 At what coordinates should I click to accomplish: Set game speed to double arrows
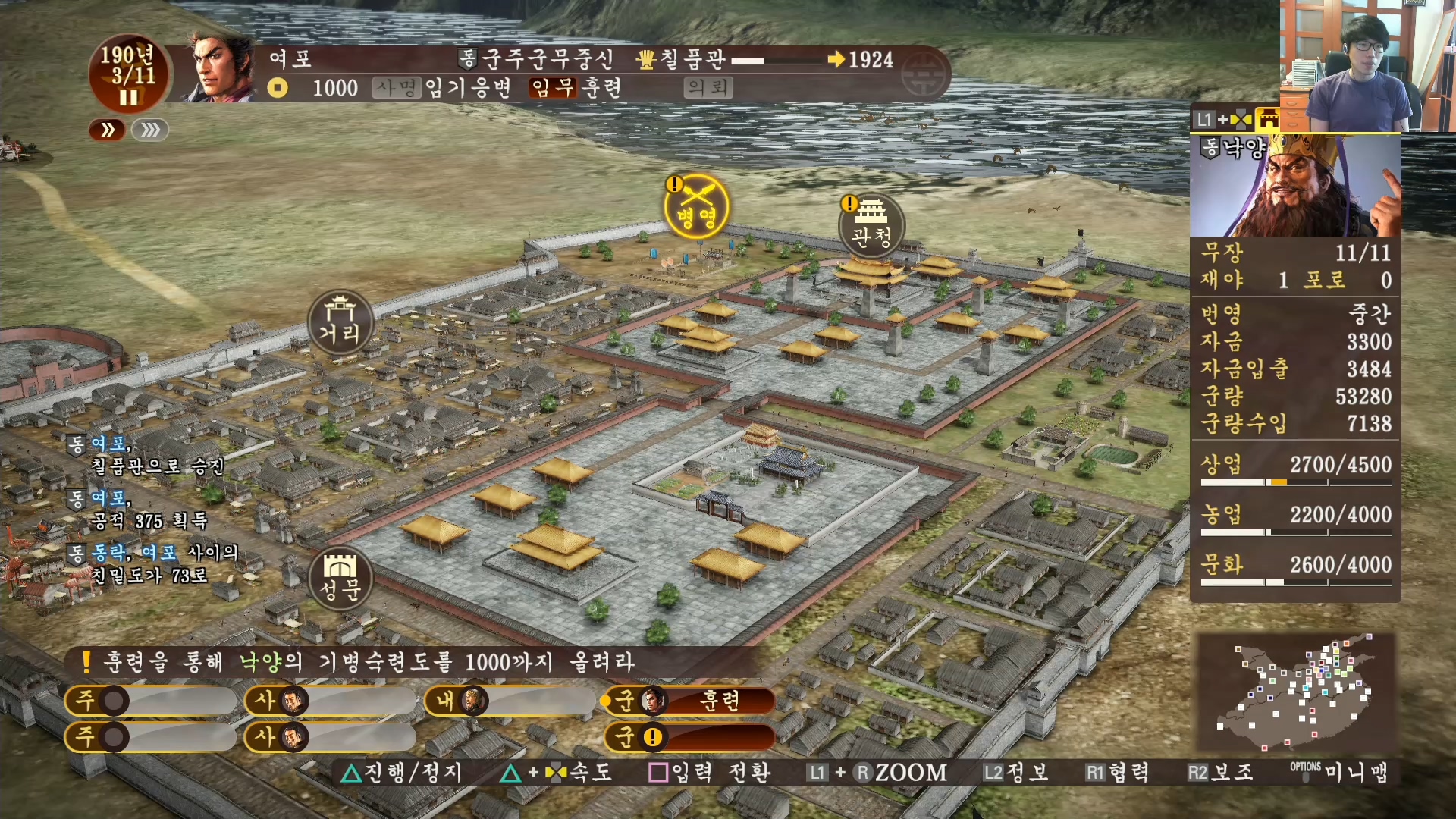click(x=108, y=130)
